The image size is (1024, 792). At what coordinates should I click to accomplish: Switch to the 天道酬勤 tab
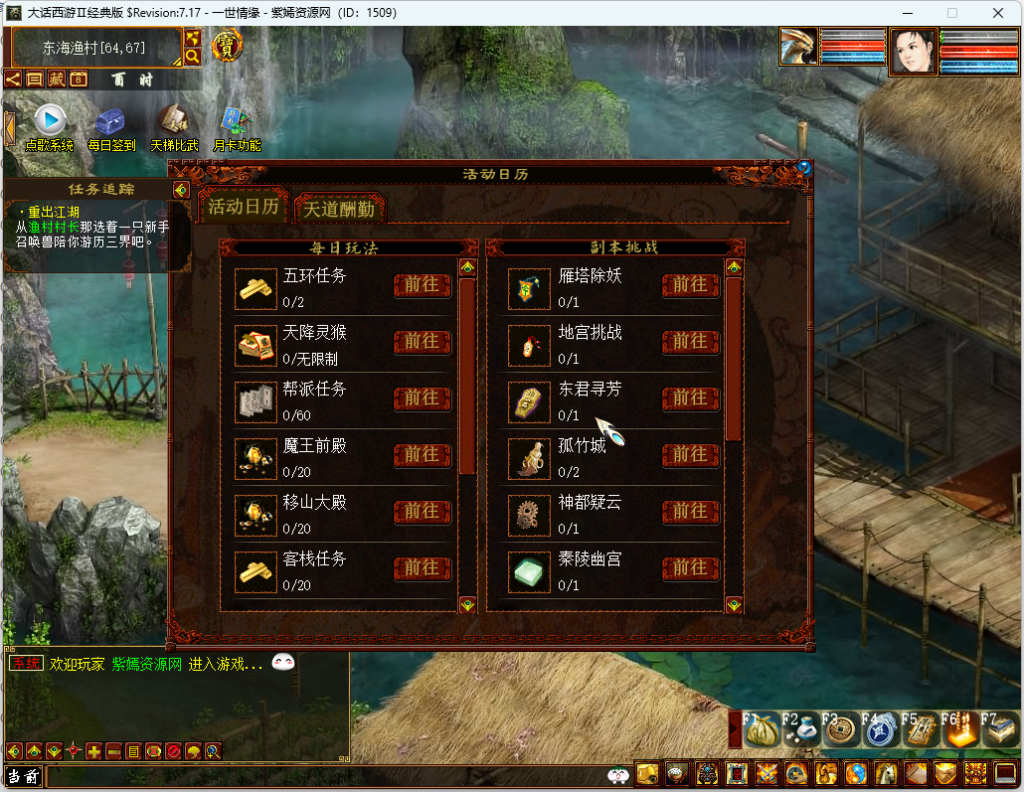(340, 209)
